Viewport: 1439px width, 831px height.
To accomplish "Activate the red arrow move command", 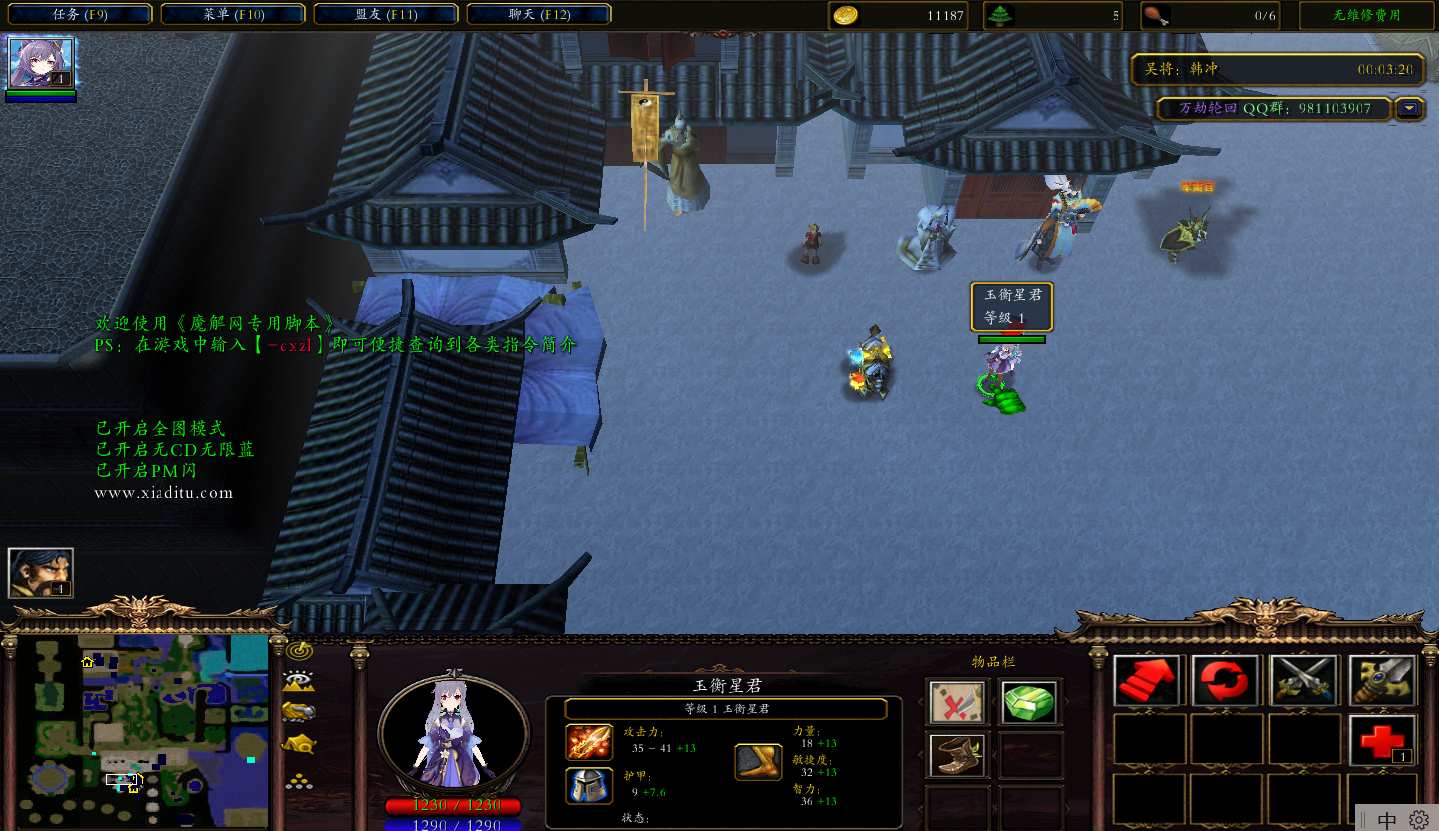I will (1147, 681).
